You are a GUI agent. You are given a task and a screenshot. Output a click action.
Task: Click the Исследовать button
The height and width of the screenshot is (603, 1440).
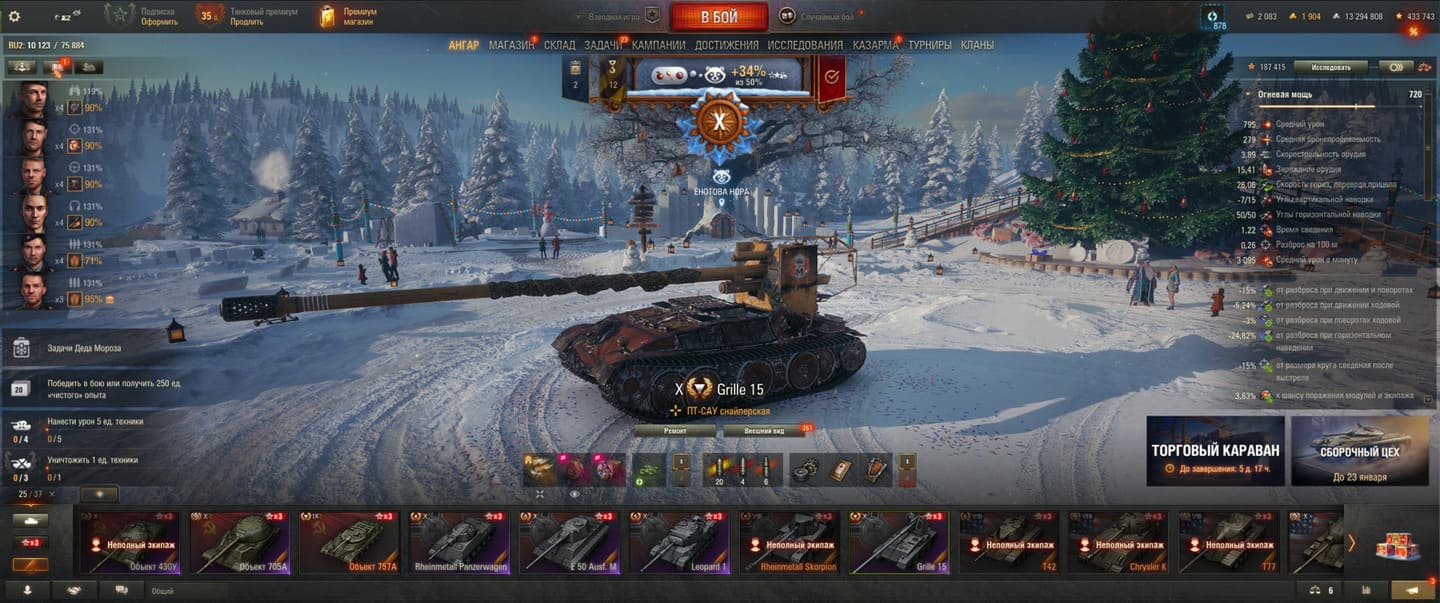[x=1330, y=67]
